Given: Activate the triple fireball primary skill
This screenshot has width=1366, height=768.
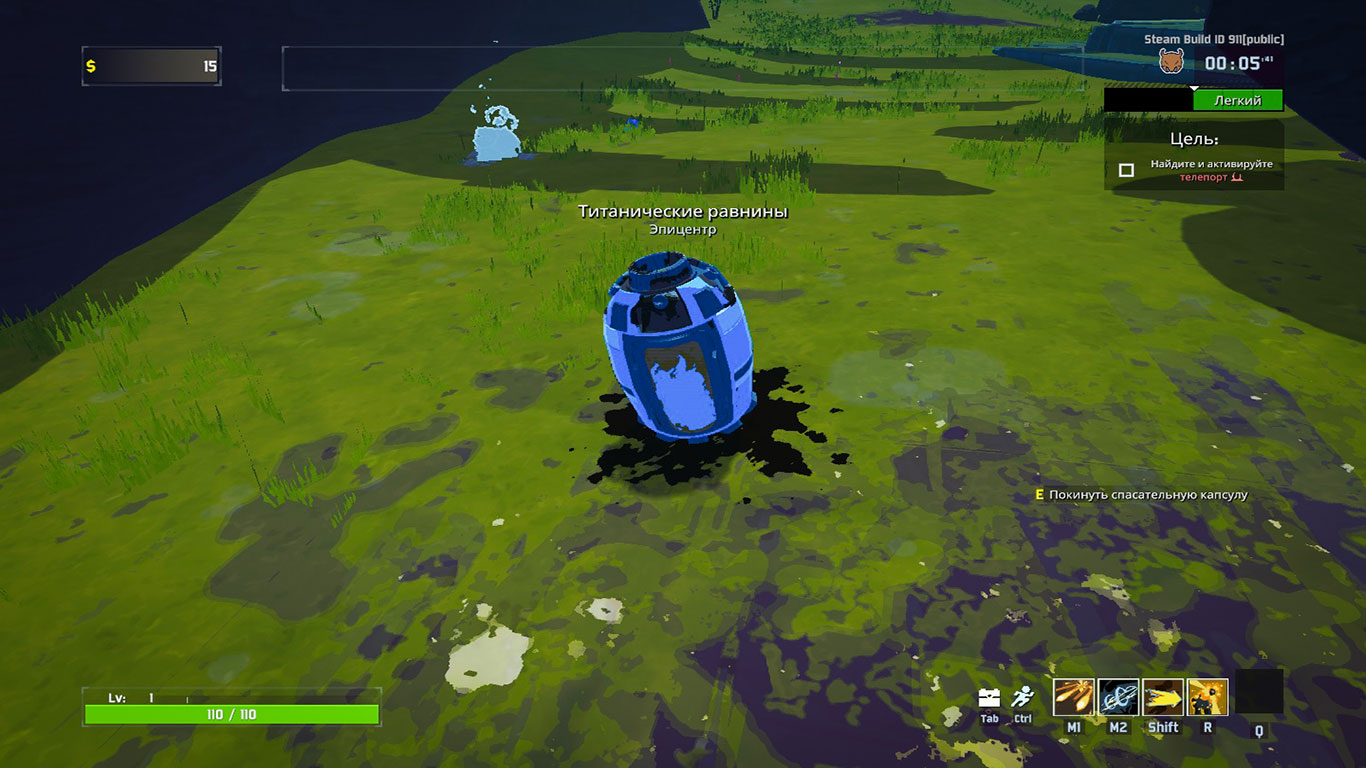Looking at the screenshot, I should point(1073,697).
